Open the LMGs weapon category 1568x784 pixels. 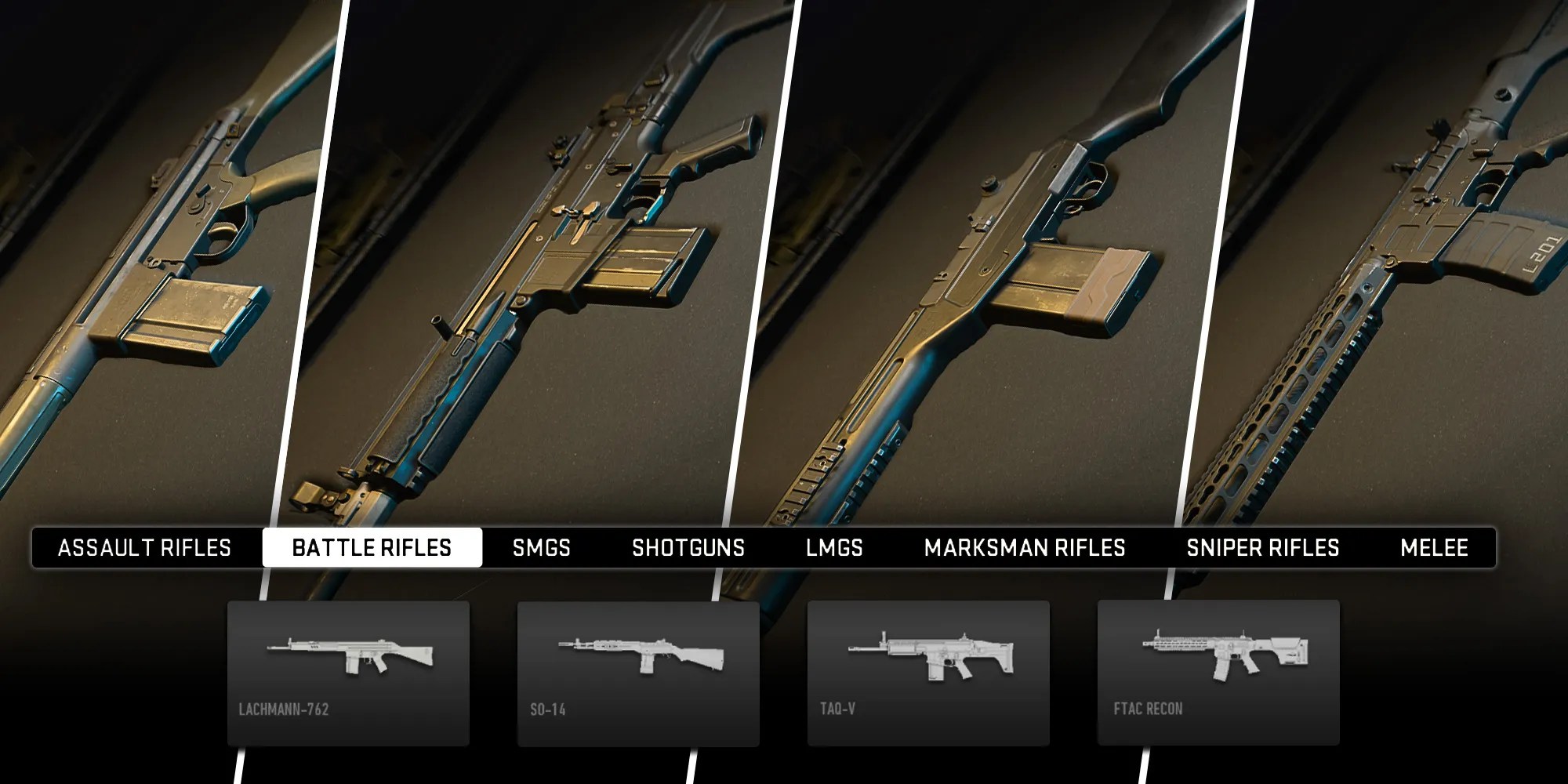click(836, 548)
